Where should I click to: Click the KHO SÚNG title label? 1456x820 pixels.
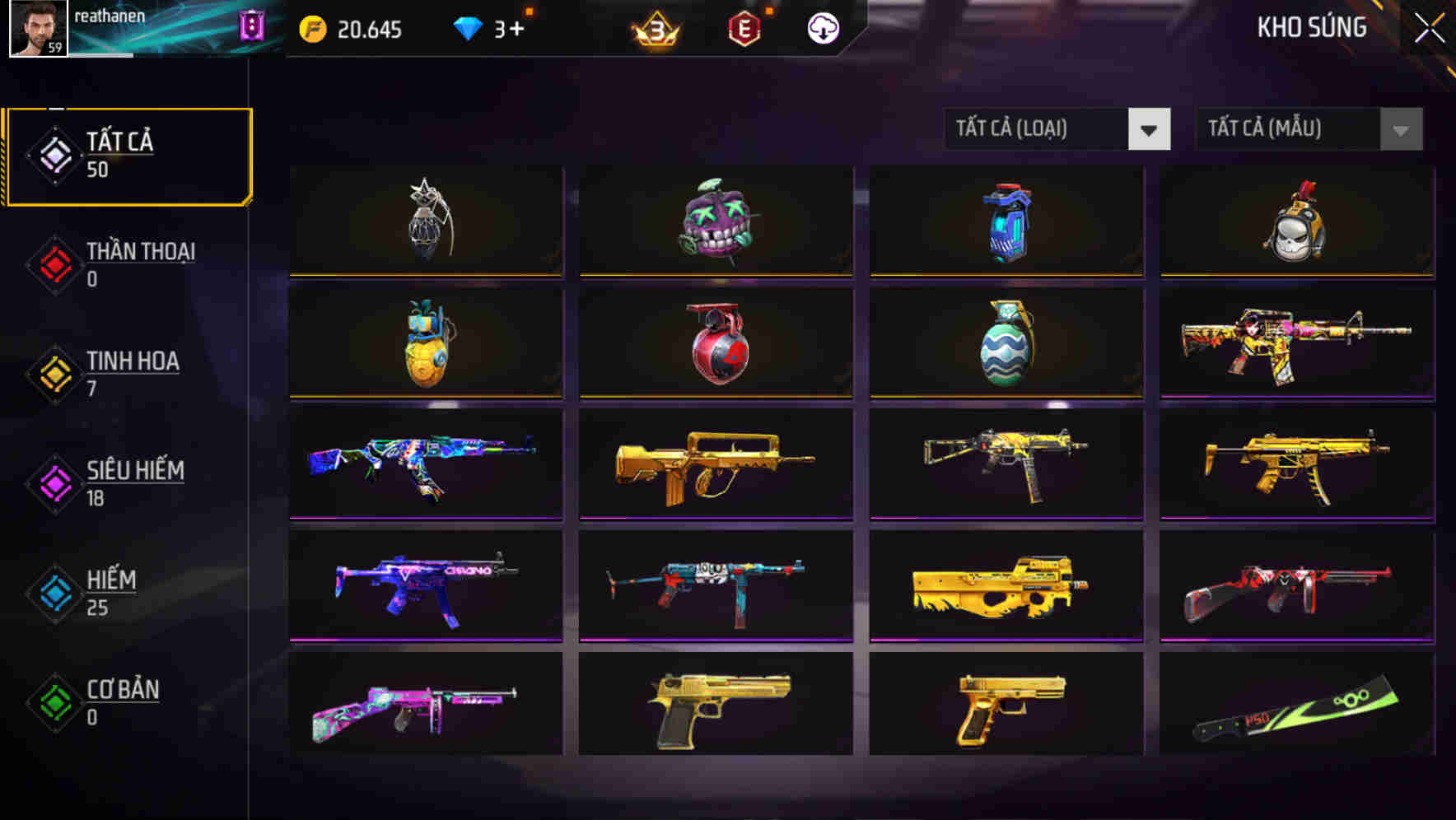(x=1311, y=27)
